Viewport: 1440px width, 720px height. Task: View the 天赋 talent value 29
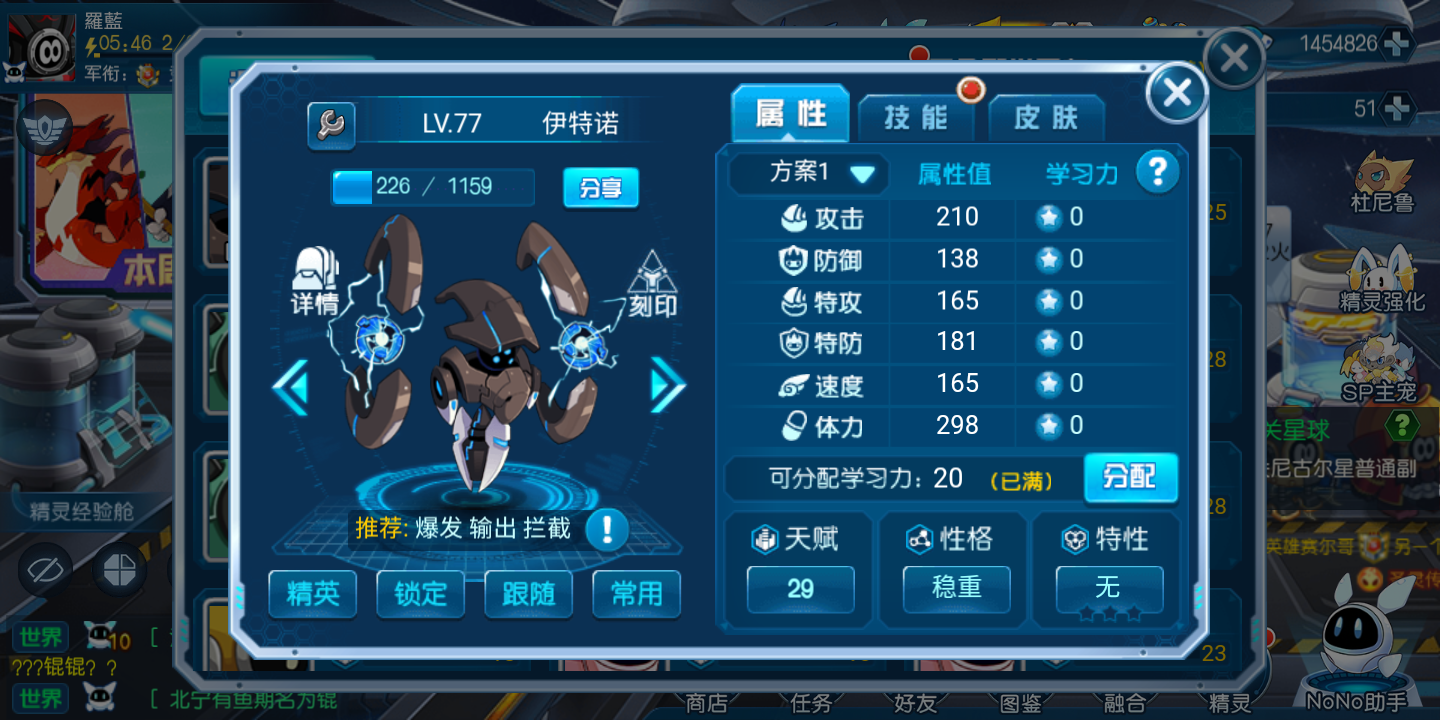click(800, 588)
